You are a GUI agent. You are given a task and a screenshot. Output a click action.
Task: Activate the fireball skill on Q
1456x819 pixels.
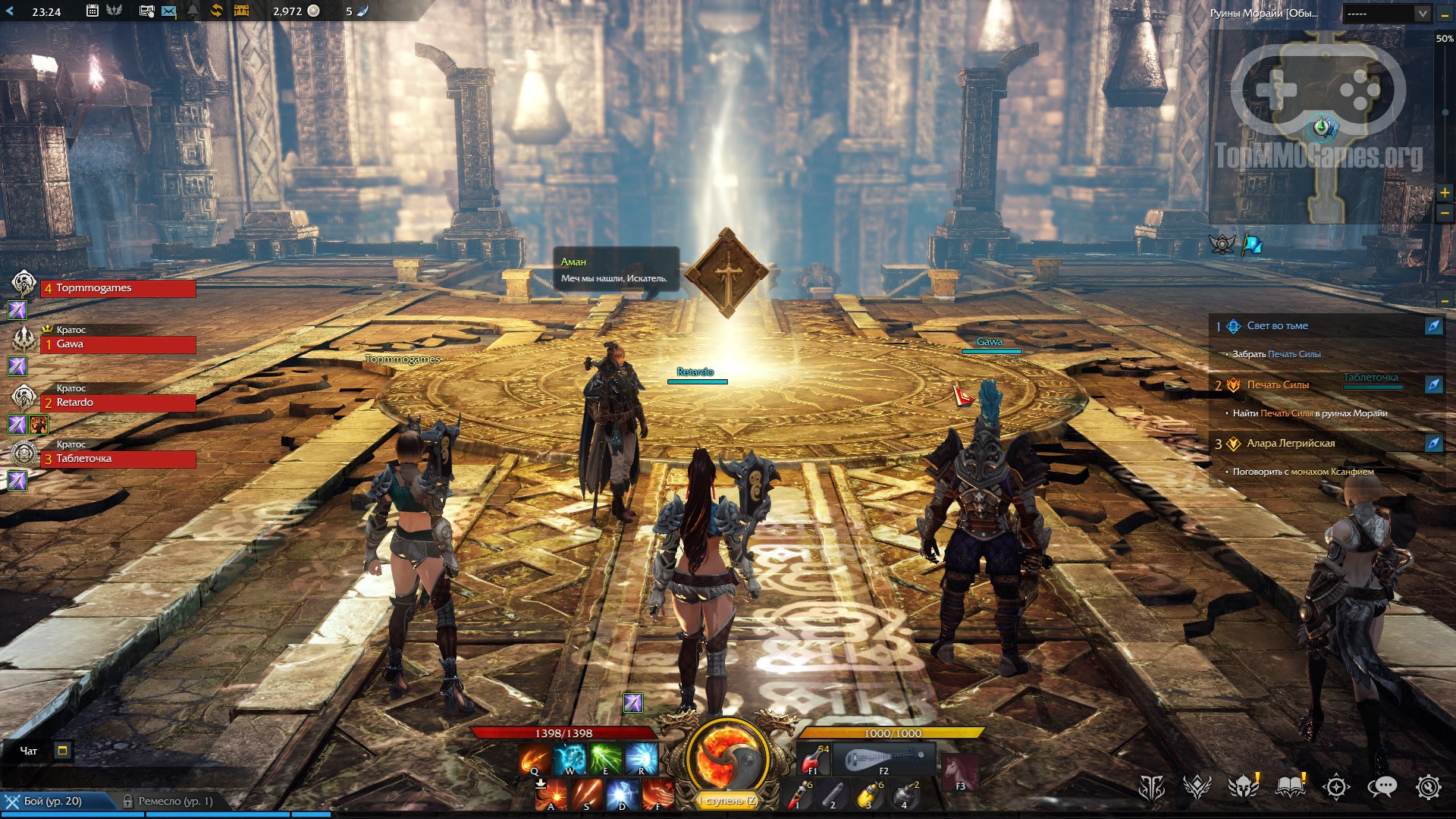point(535,758)
